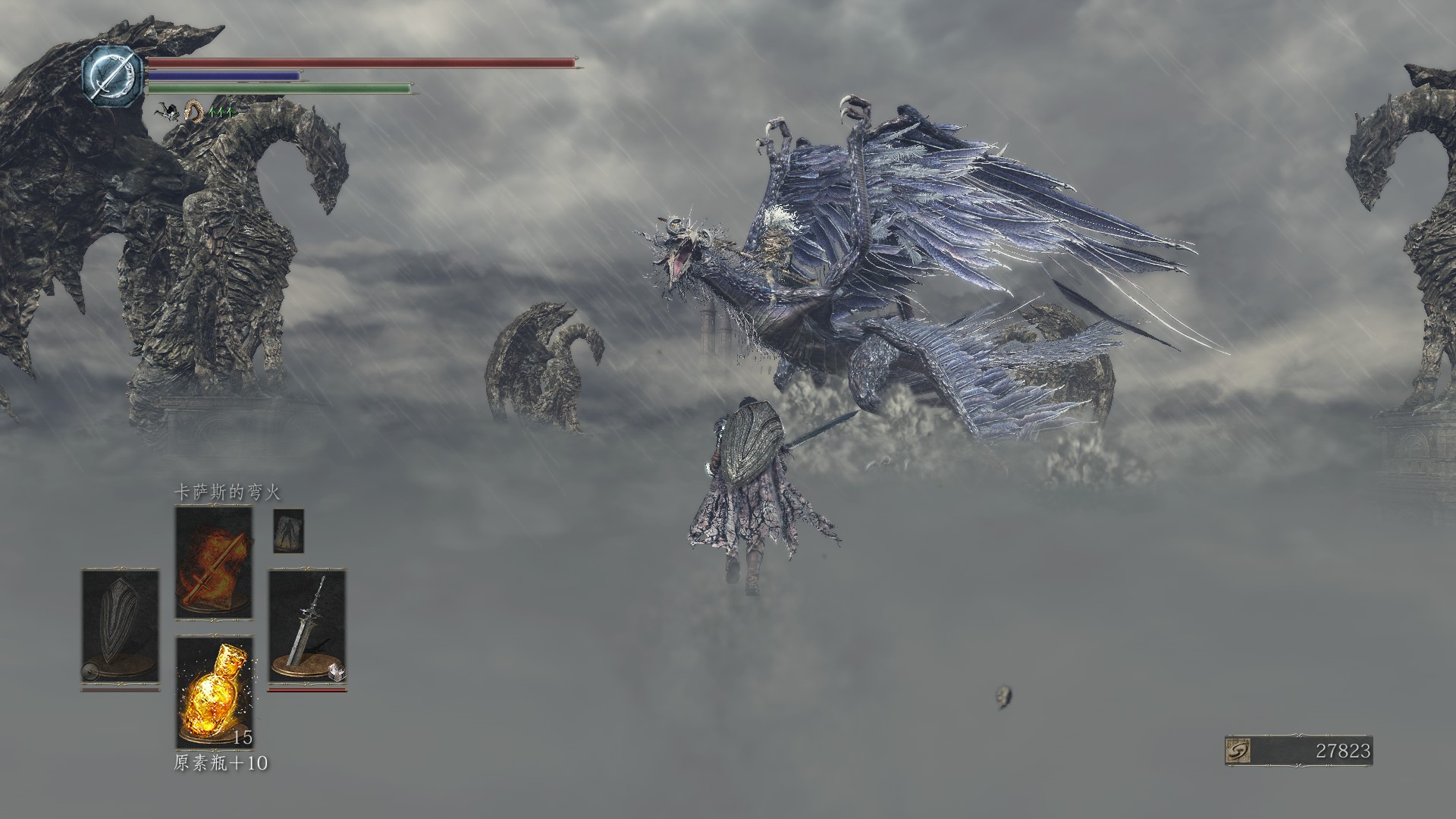Screen dimensions: 1456x819
Task: Click the small next-spell preview card
Action: [288, 531]
